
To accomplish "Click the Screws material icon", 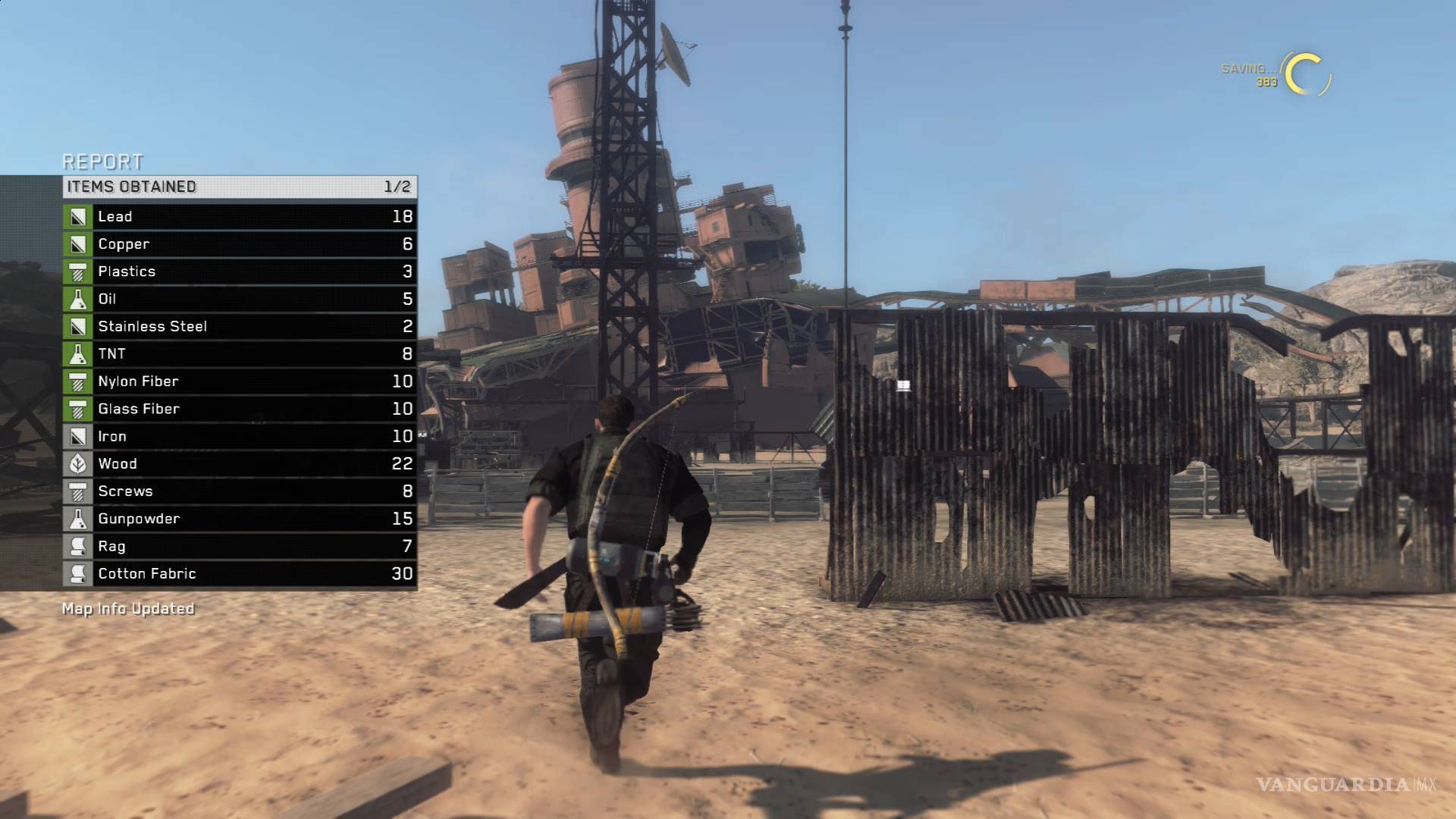I will coord(78,491).
